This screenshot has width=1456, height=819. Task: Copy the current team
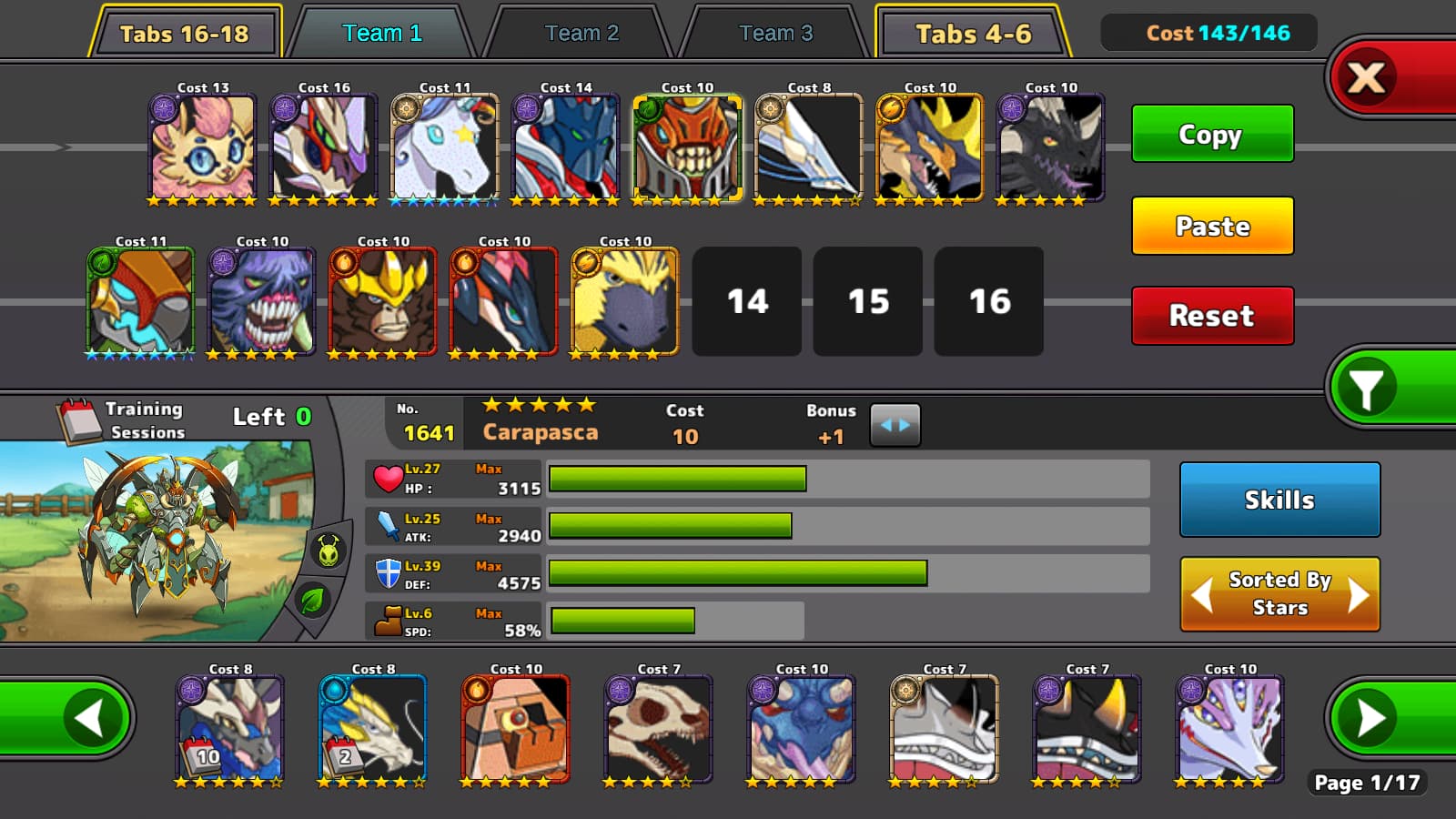[x=1211, y=134]
